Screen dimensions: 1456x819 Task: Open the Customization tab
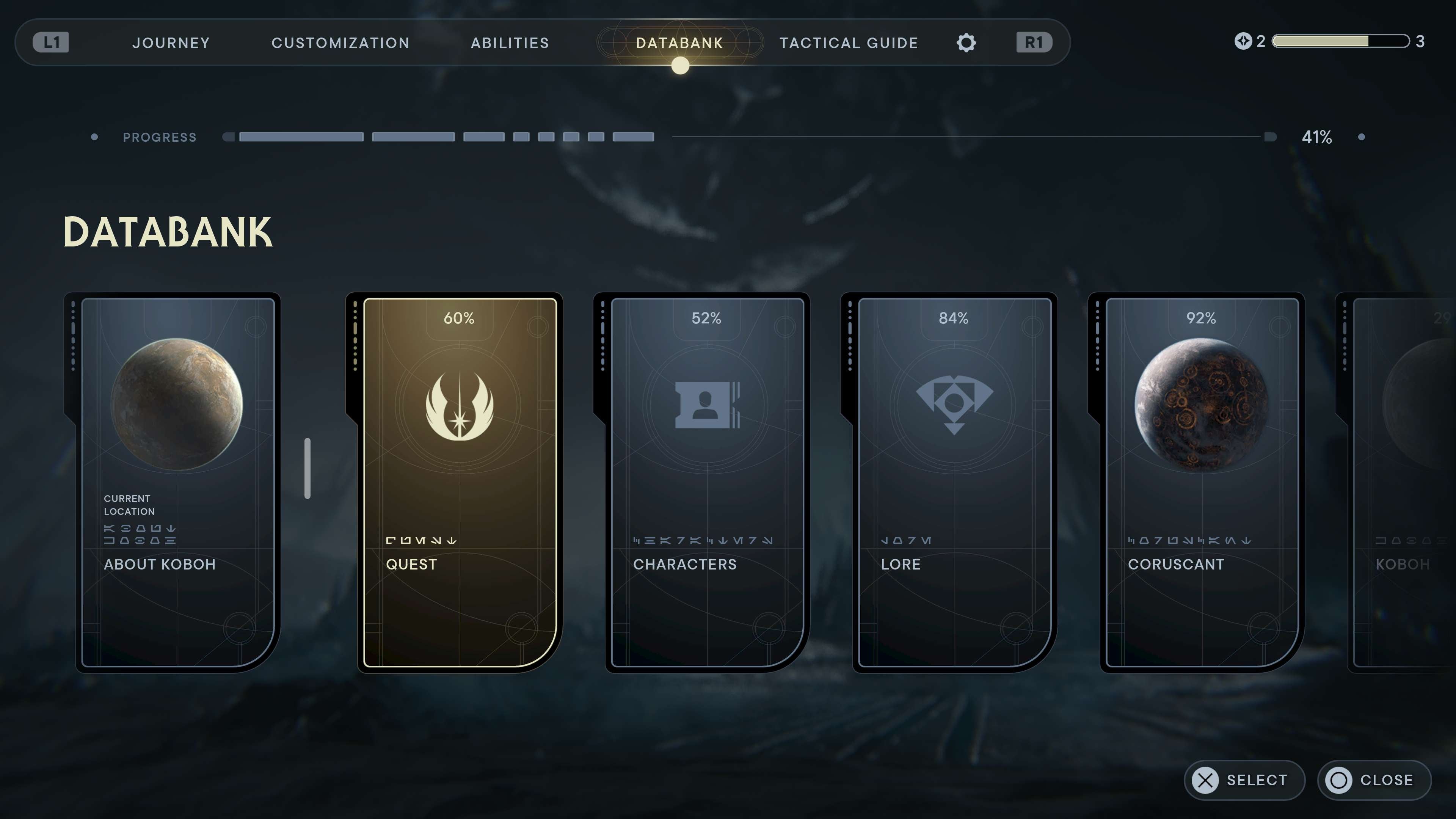(x=340, y=42)
